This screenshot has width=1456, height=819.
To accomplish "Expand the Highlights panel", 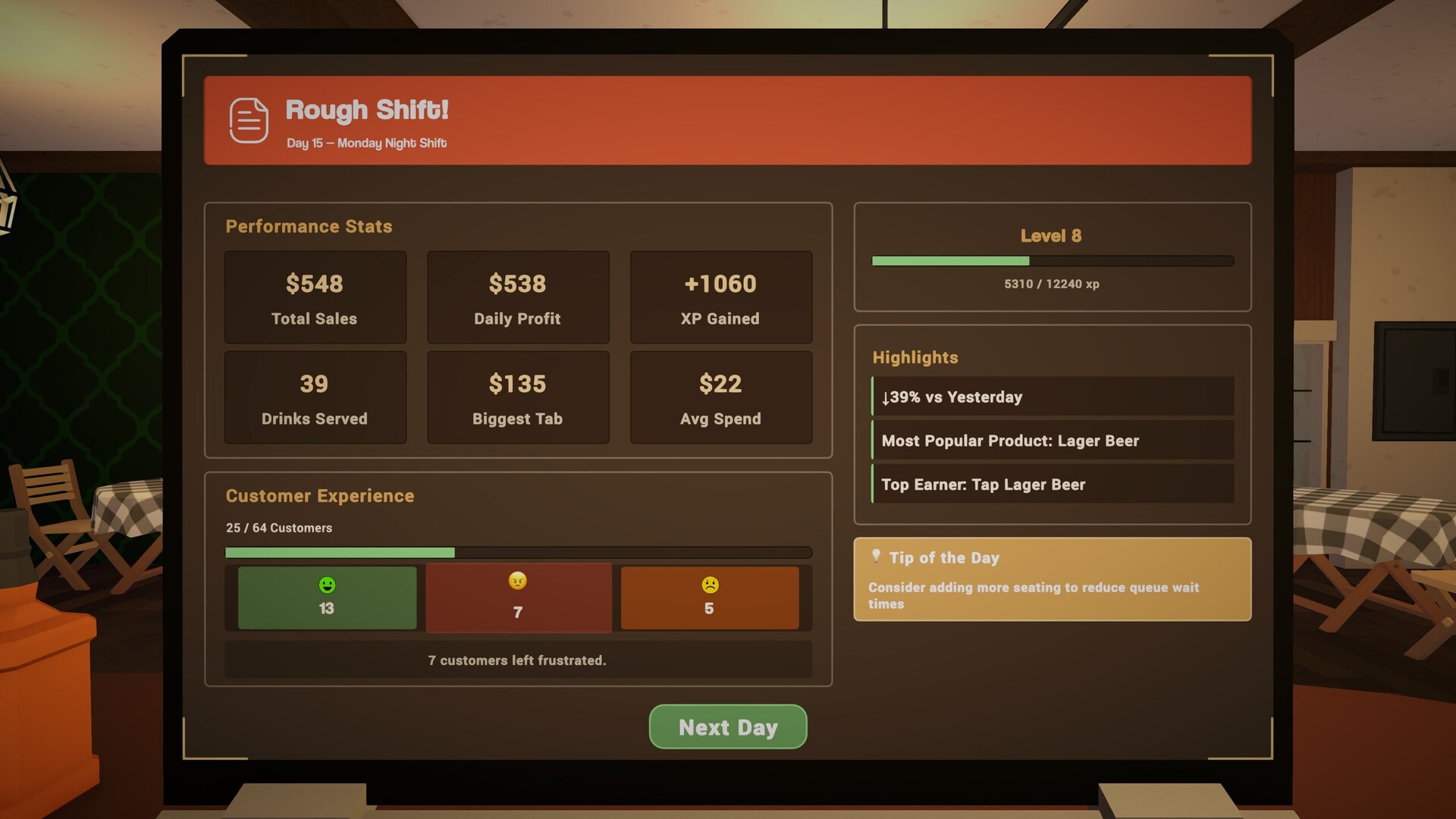I will [x=915, y=357].
